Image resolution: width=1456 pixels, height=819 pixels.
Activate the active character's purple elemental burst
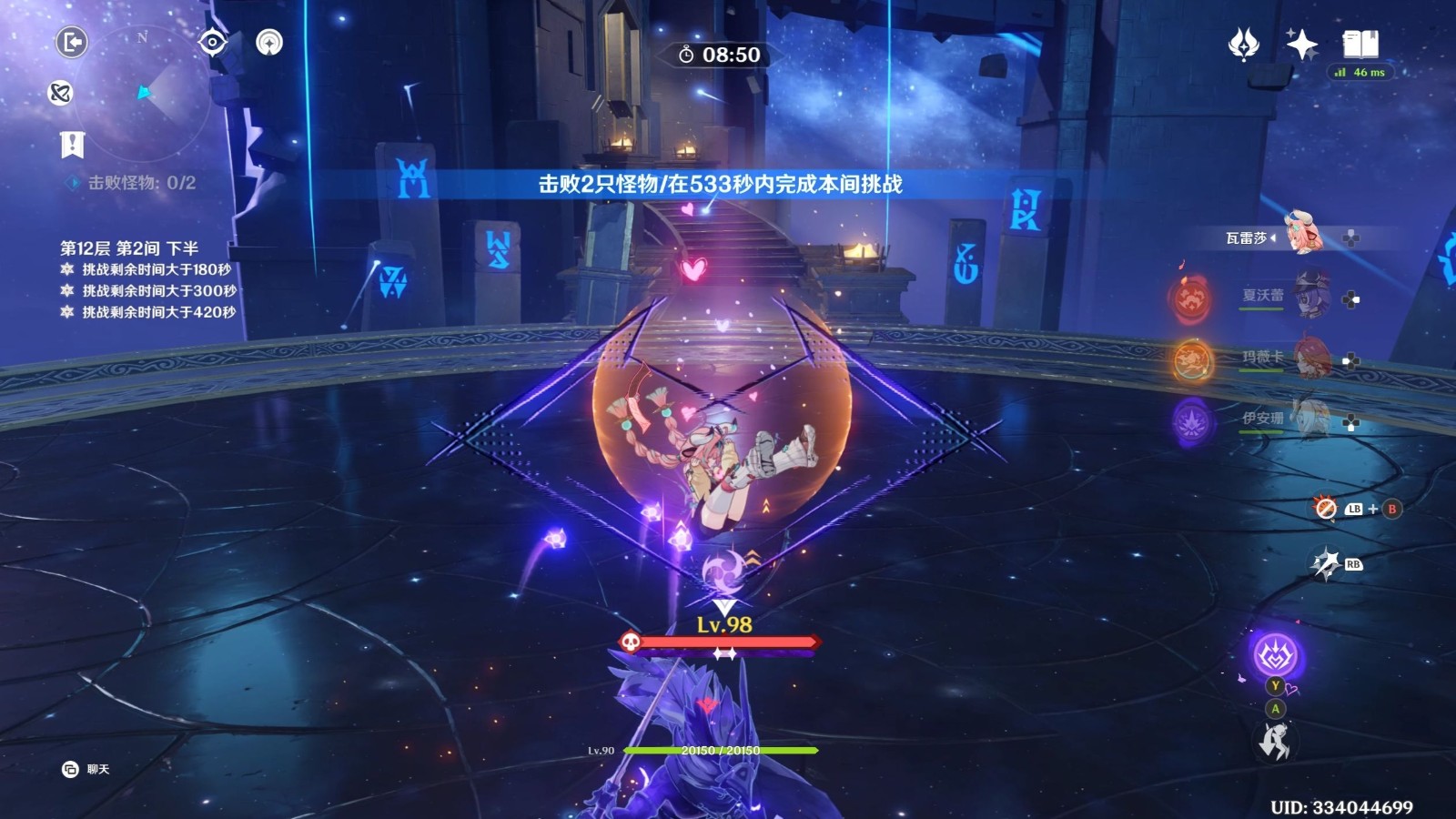point(1275,654)
